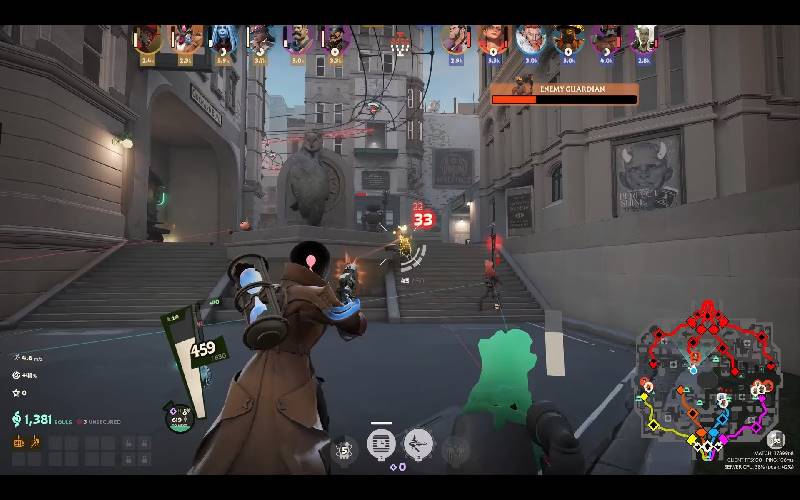Select the greyed-out fourth ability icon
The width and height of the screenshot is (800, 500).
(455, 446)
